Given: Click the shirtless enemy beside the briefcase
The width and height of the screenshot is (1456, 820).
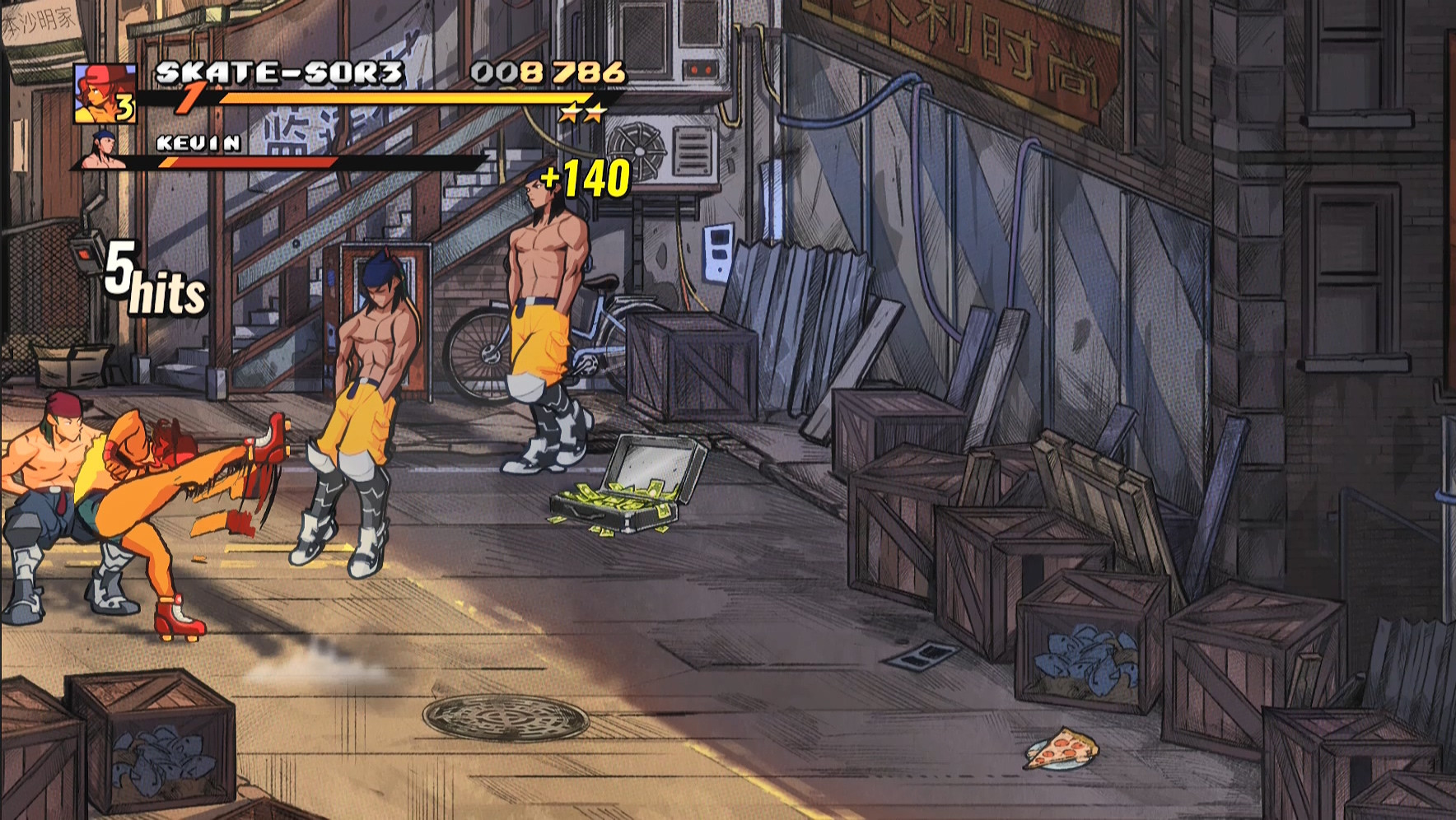Looking at the screenshot, I should (548, 313).
